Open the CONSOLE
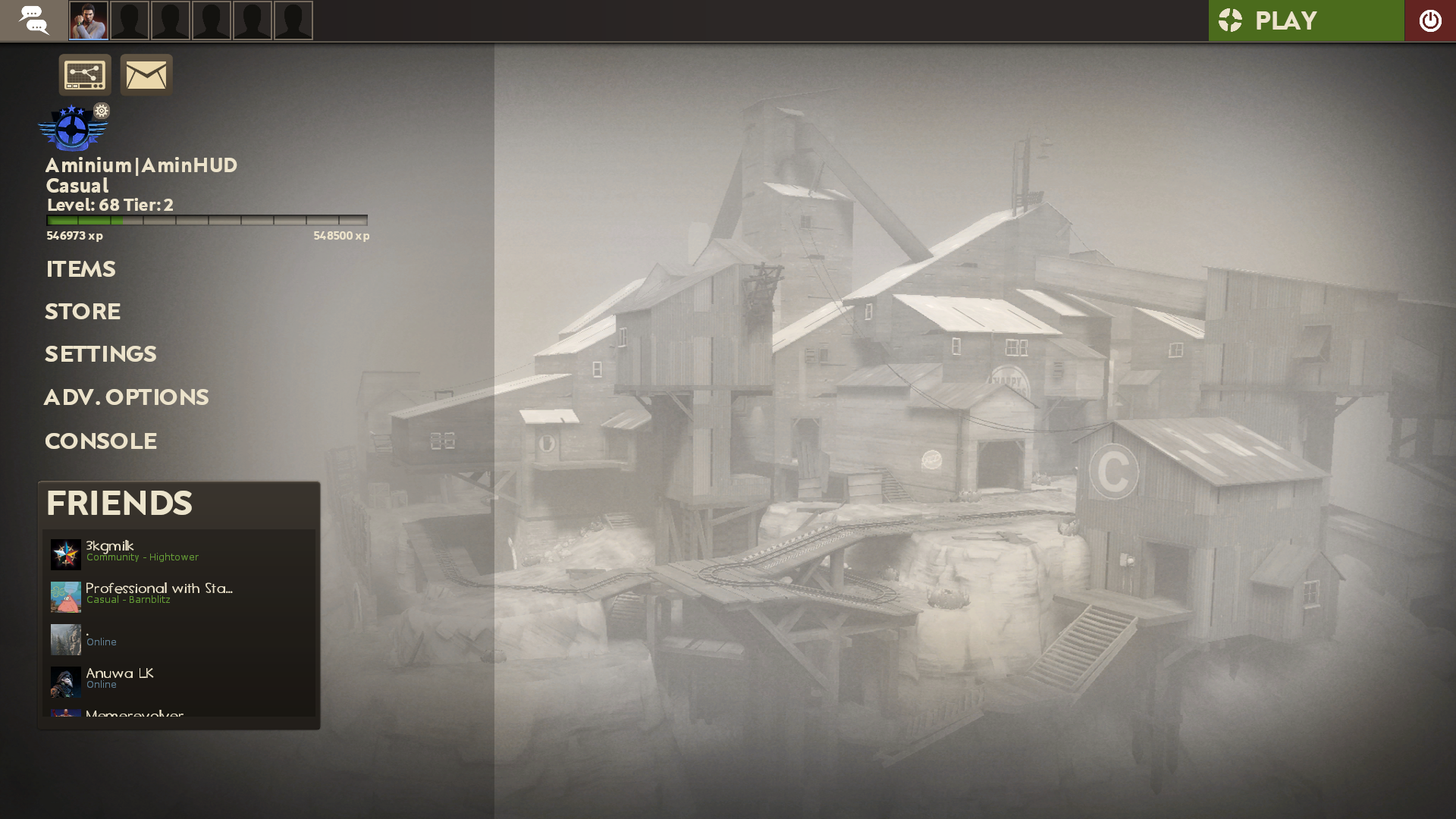This screenshot has height=819, width=1456. (100, 441)
